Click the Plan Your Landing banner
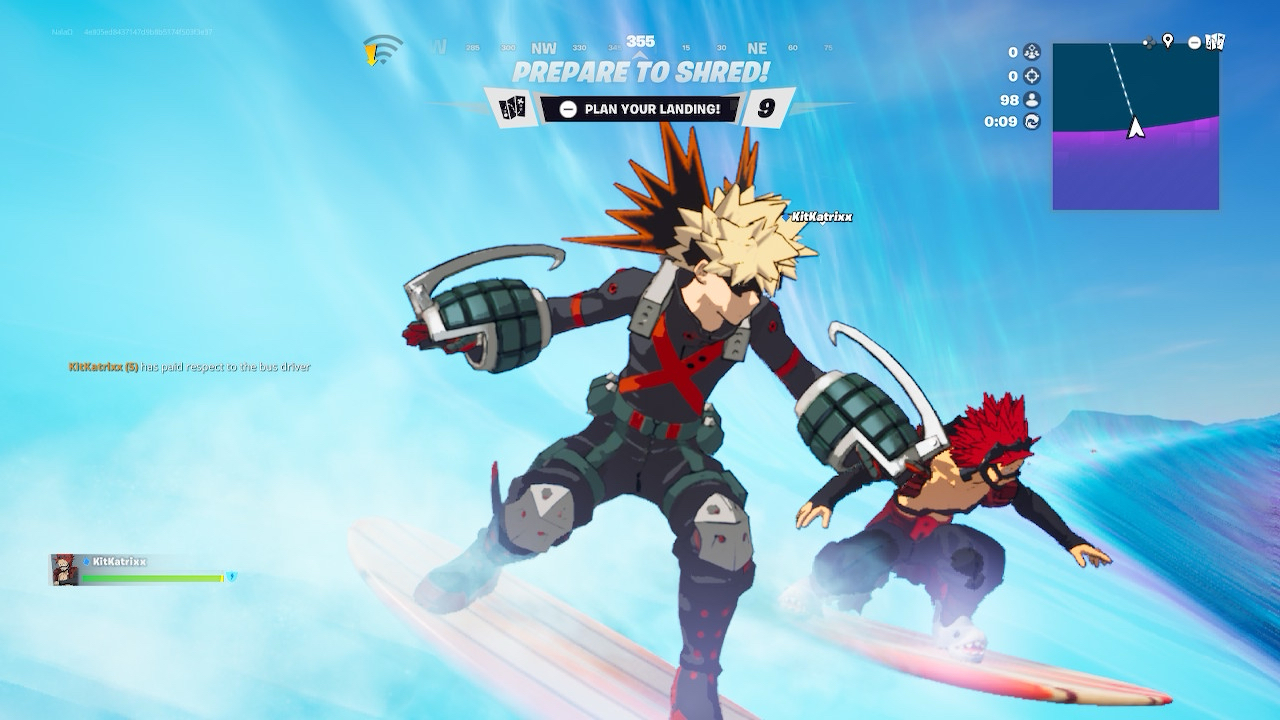The width and height of the screenshot is (1280, 720). pyautogui.click(x=640, y=109)
